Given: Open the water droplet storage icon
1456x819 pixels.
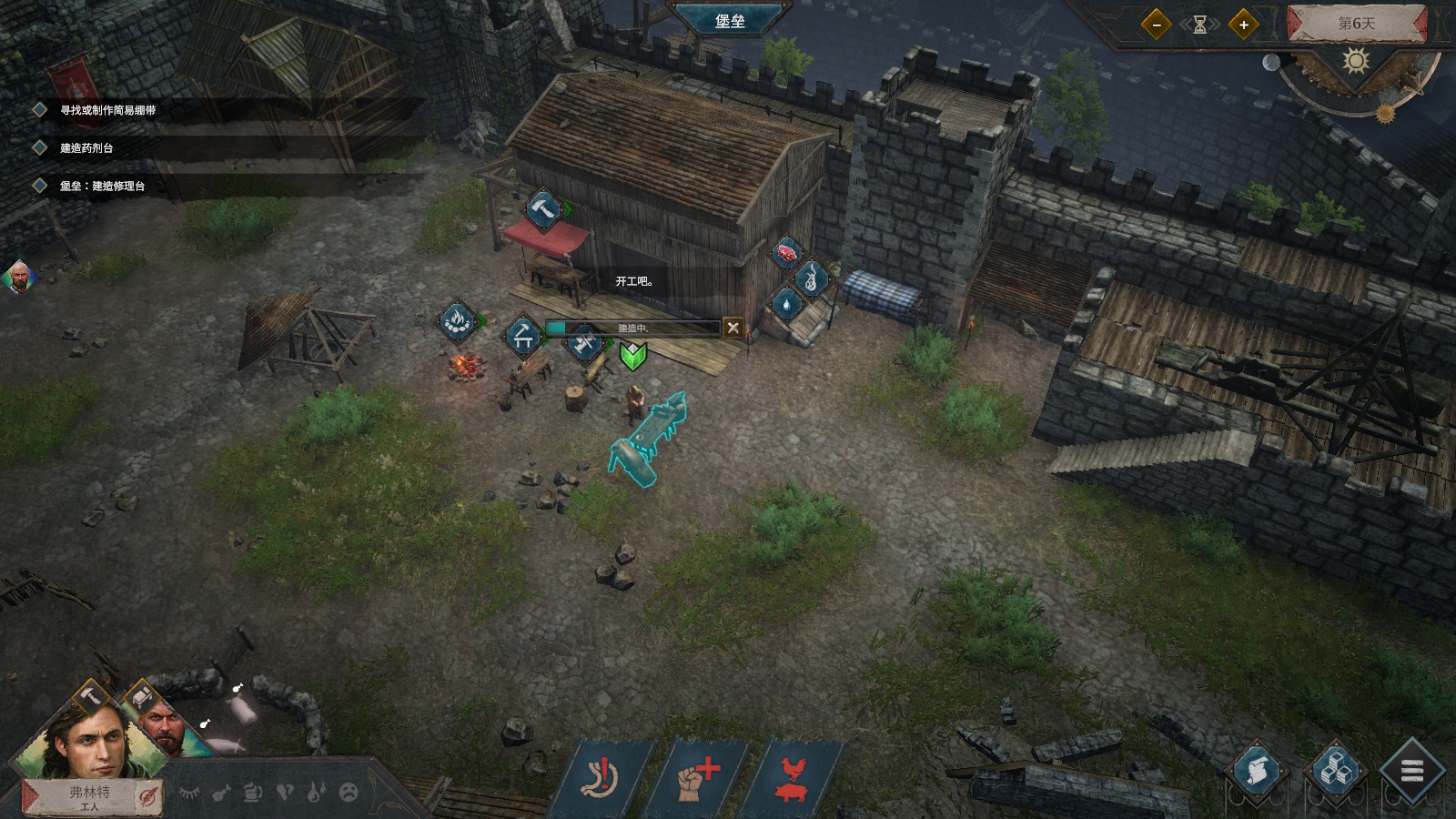Looking at the screenshot, I should pos(786,304).
